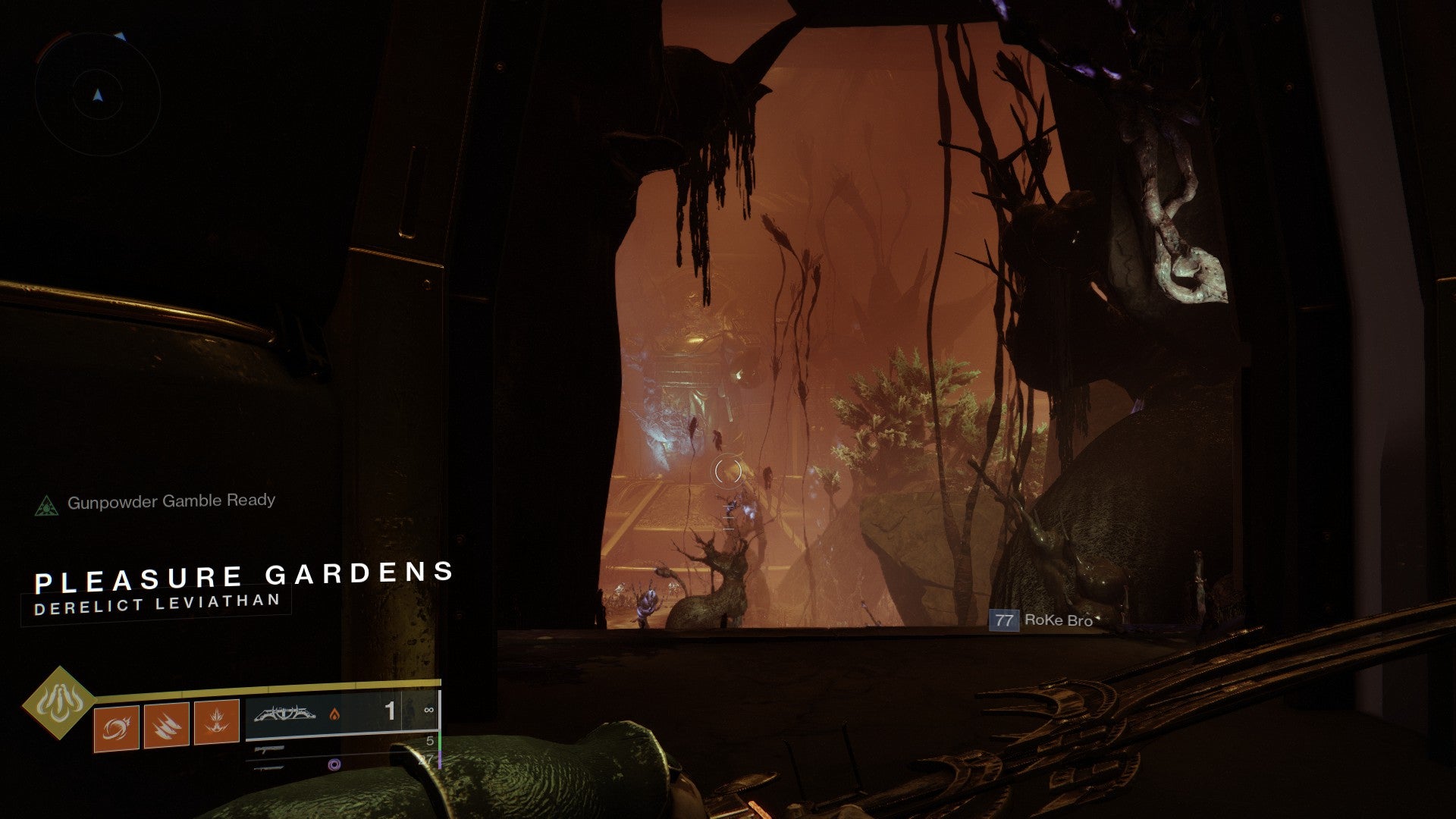The height and width of the screenshot is (819, 1456).
Task: Select the RoKe Bro player nameplate
Action: [1042, 620]
